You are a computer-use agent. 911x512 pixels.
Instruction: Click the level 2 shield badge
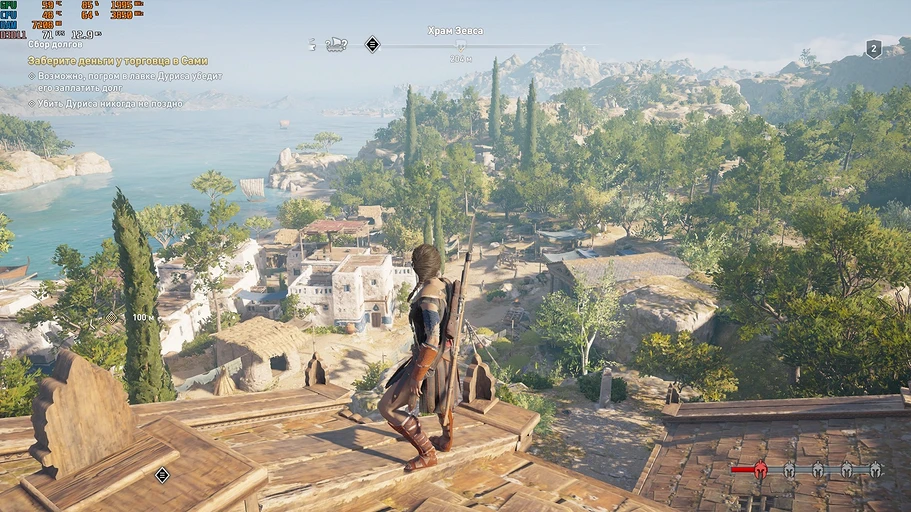point(873,49)
